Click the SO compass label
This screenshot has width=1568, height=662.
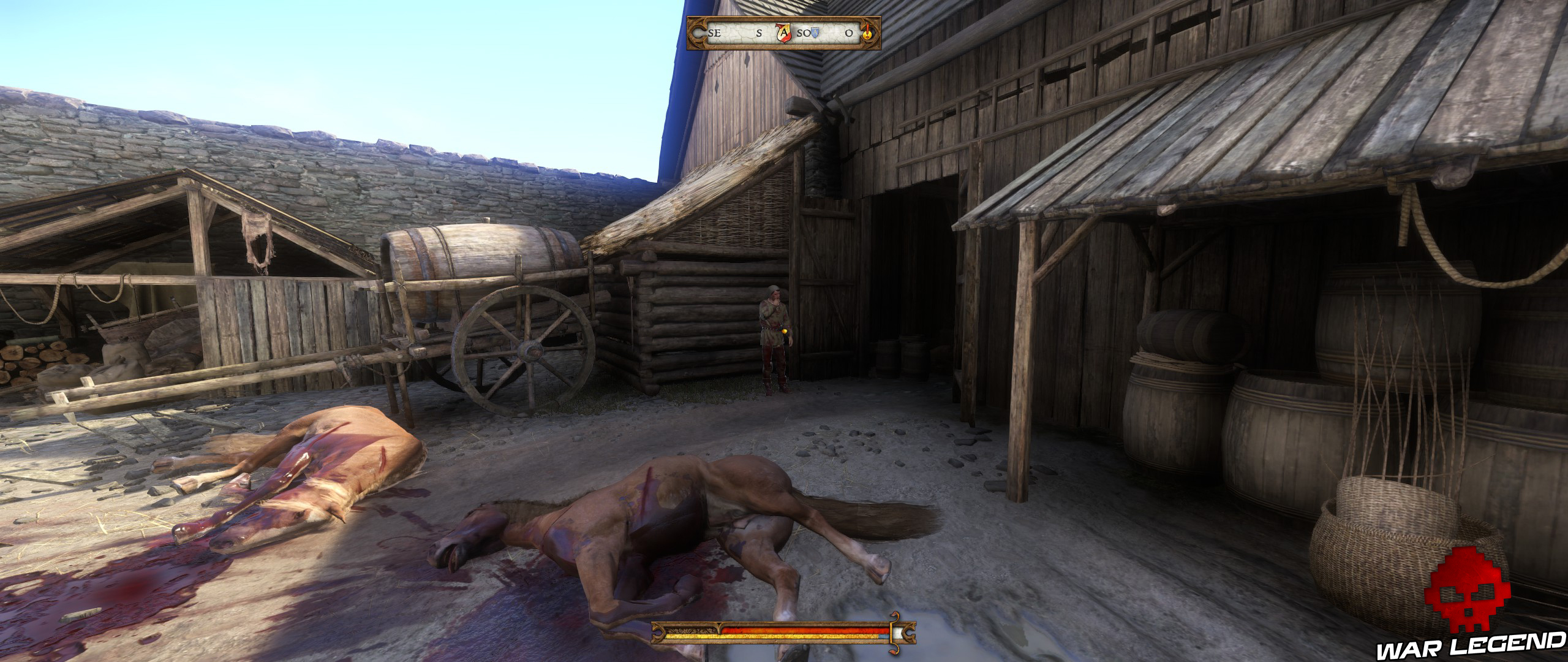click(804, 34)
